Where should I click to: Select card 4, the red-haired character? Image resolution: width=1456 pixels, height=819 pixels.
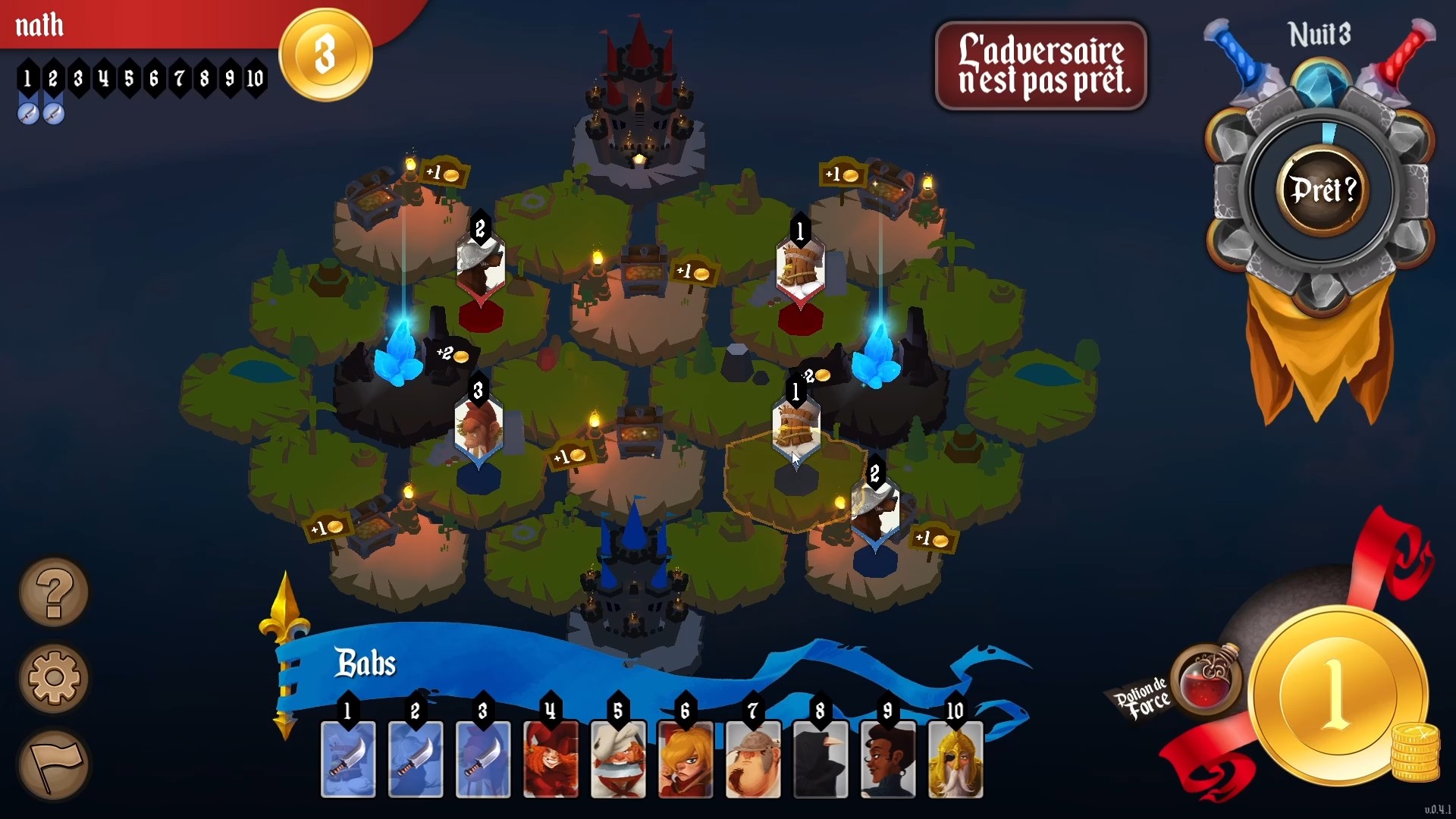point(551,759)
